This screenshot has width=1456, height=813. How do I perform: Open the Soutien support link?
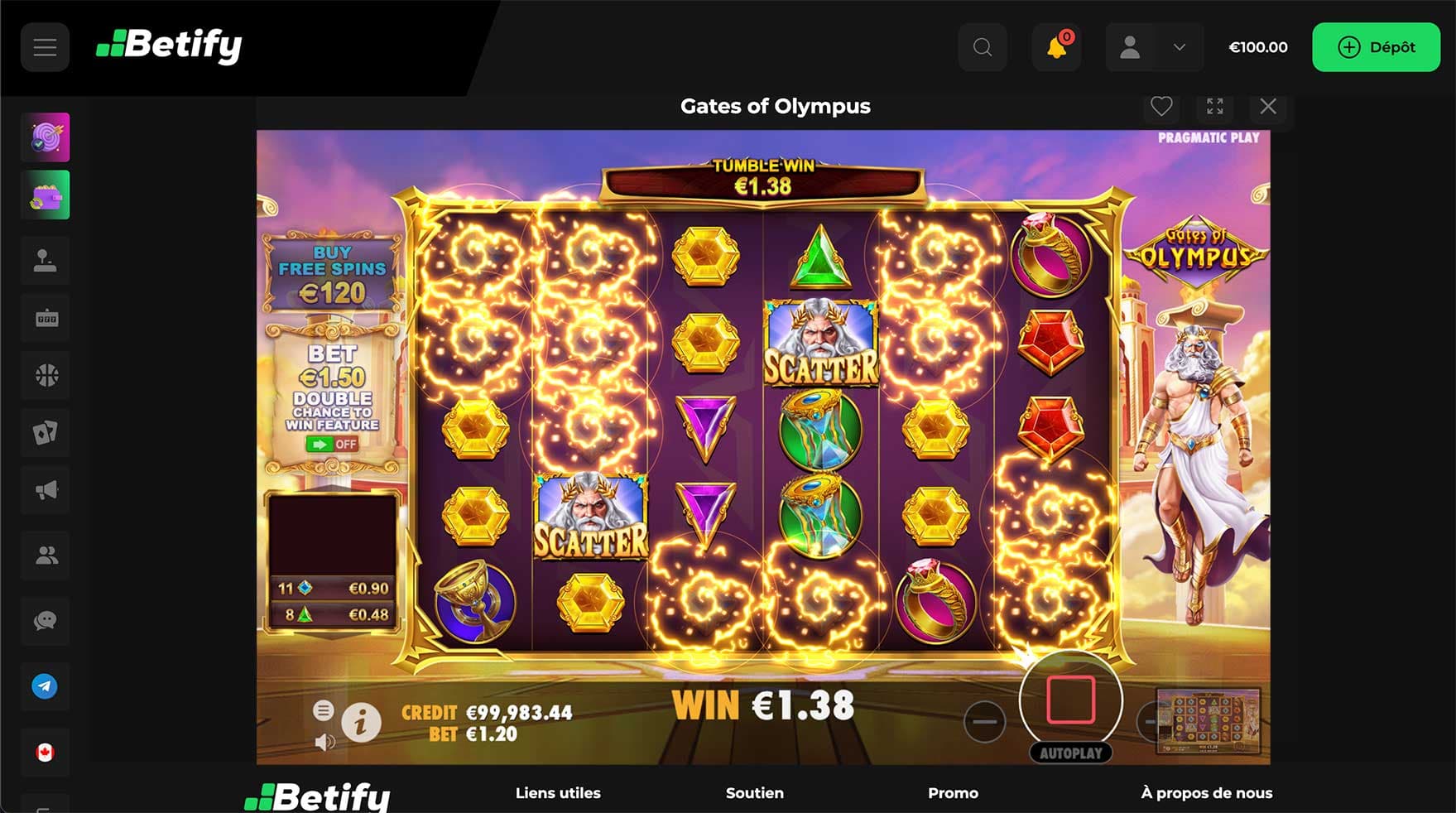[x=754, y=793]
